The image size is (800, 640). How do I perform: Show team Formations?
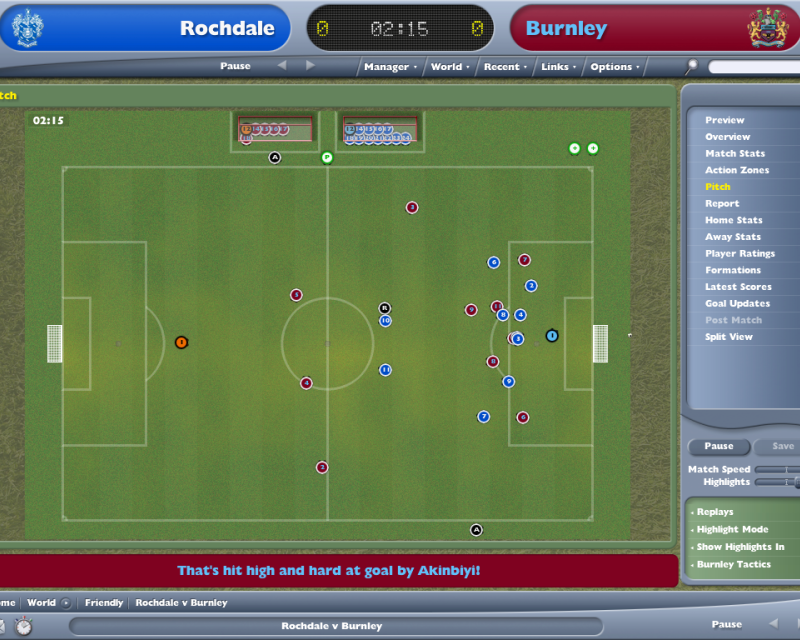[x=732, y=270]
